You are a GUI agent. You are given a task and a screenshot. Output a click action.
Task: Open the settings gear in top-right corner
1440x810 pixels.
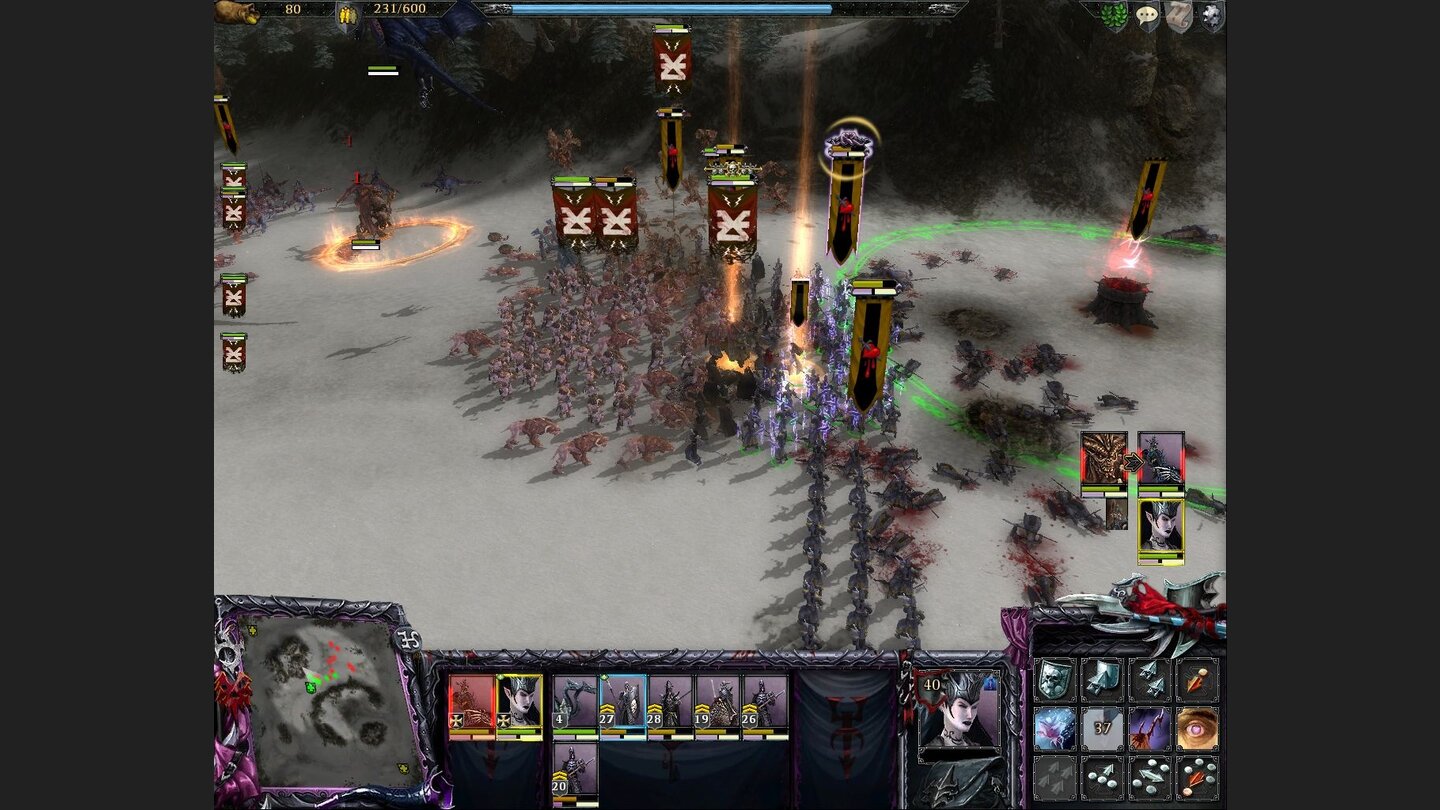coord(1213,14)
